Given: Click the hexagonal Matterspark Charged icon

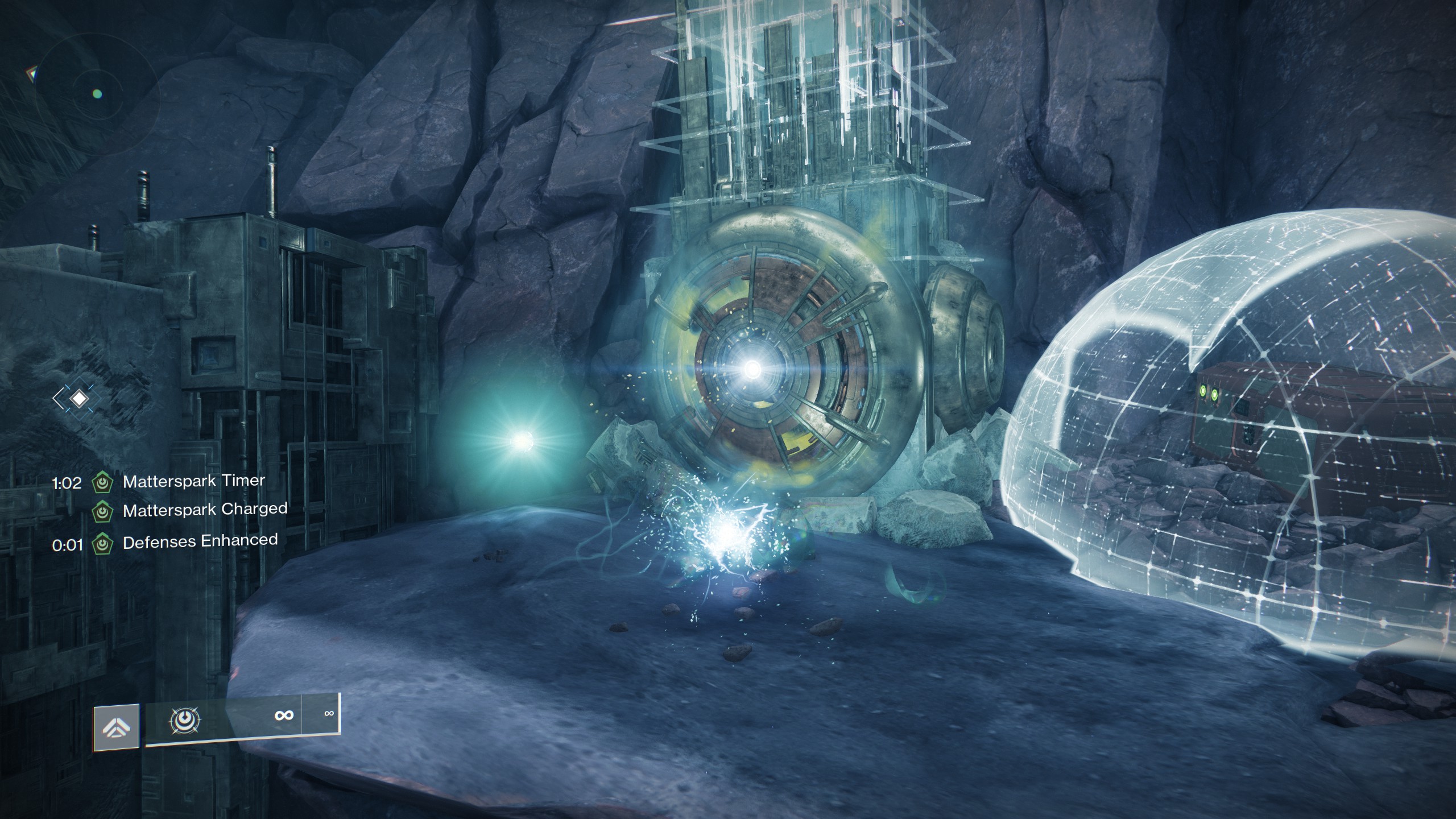Looking at the screenshot, I should click(102, 511).
